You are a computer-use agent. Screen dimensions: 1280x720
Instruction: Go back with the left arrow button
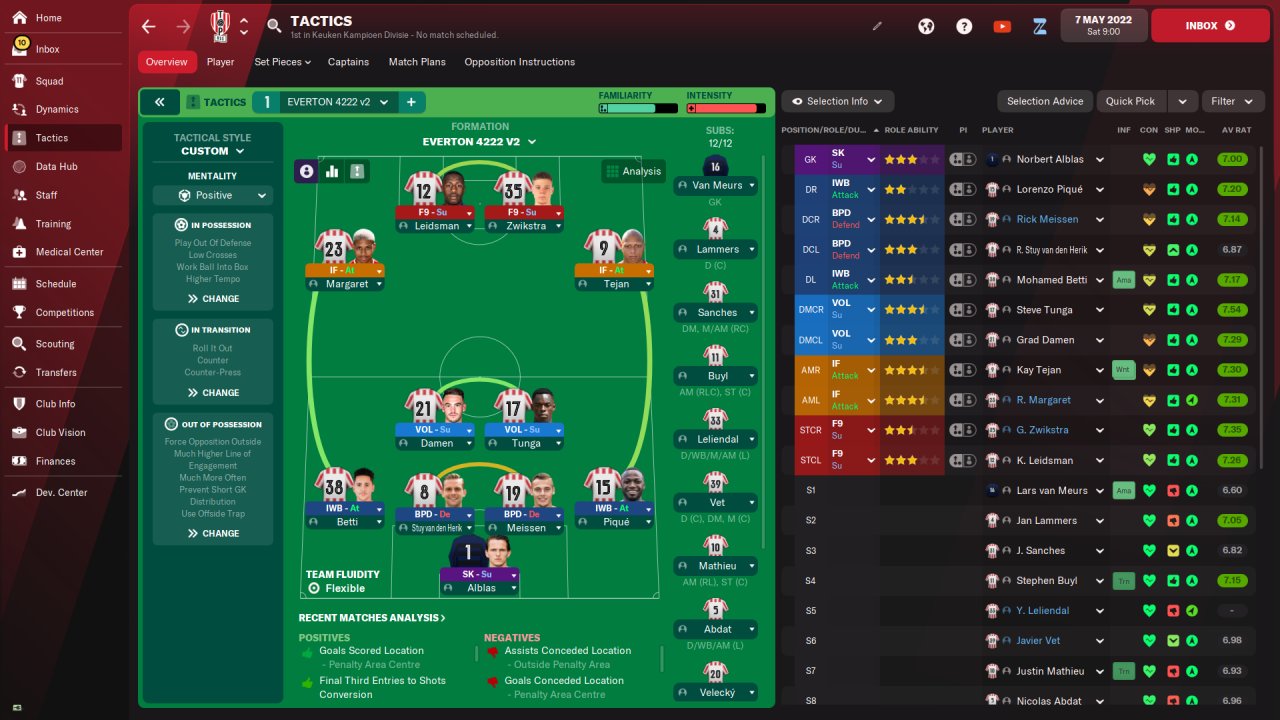[149, 26]
